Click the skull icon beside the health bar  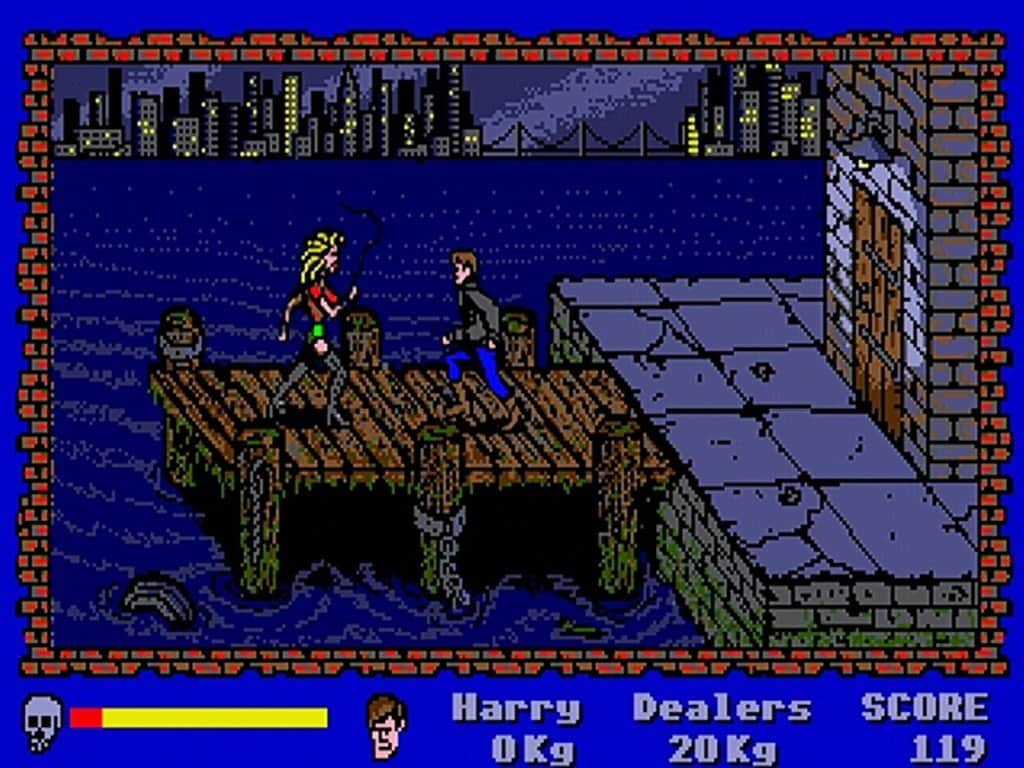point(43,720)
